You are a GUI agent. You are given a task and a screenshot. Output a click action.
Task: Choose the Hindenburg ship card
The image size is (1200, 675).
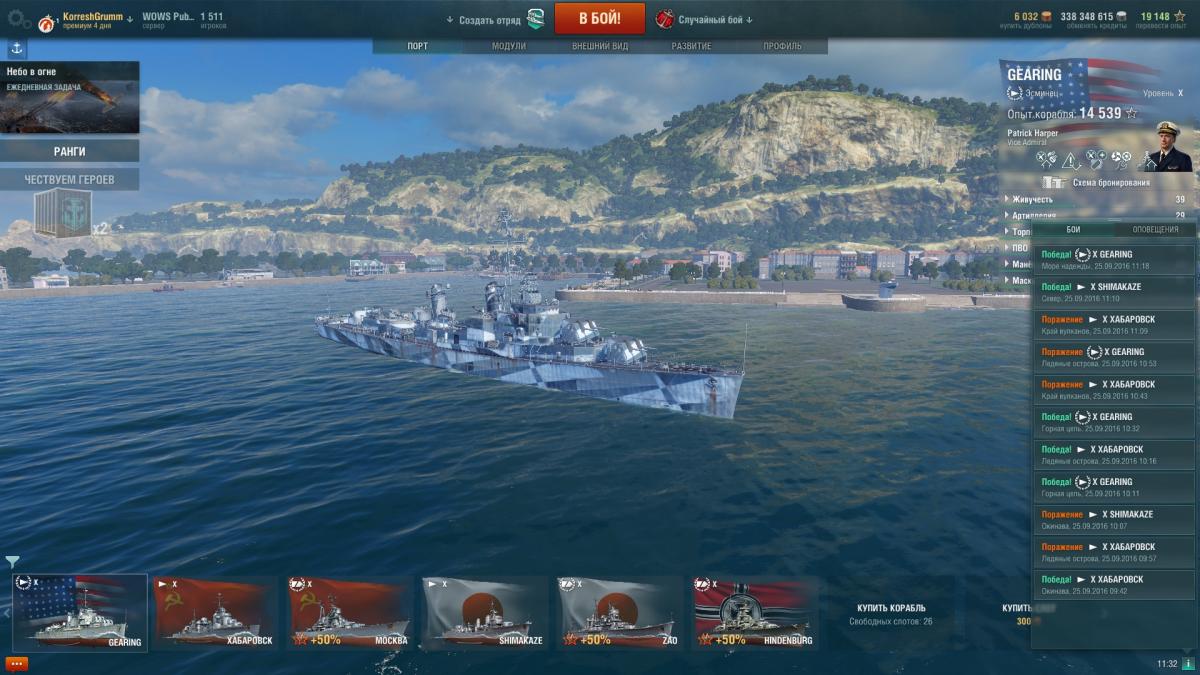(x=755, y=613)
